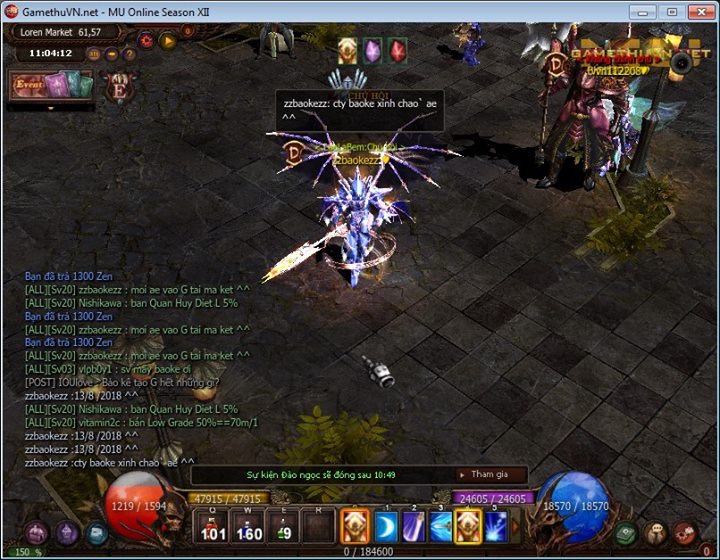The width and height of the screenshot is (720, 560).
Task: Select the golden framed skill in slot 4
Action: tap(468, 526)
